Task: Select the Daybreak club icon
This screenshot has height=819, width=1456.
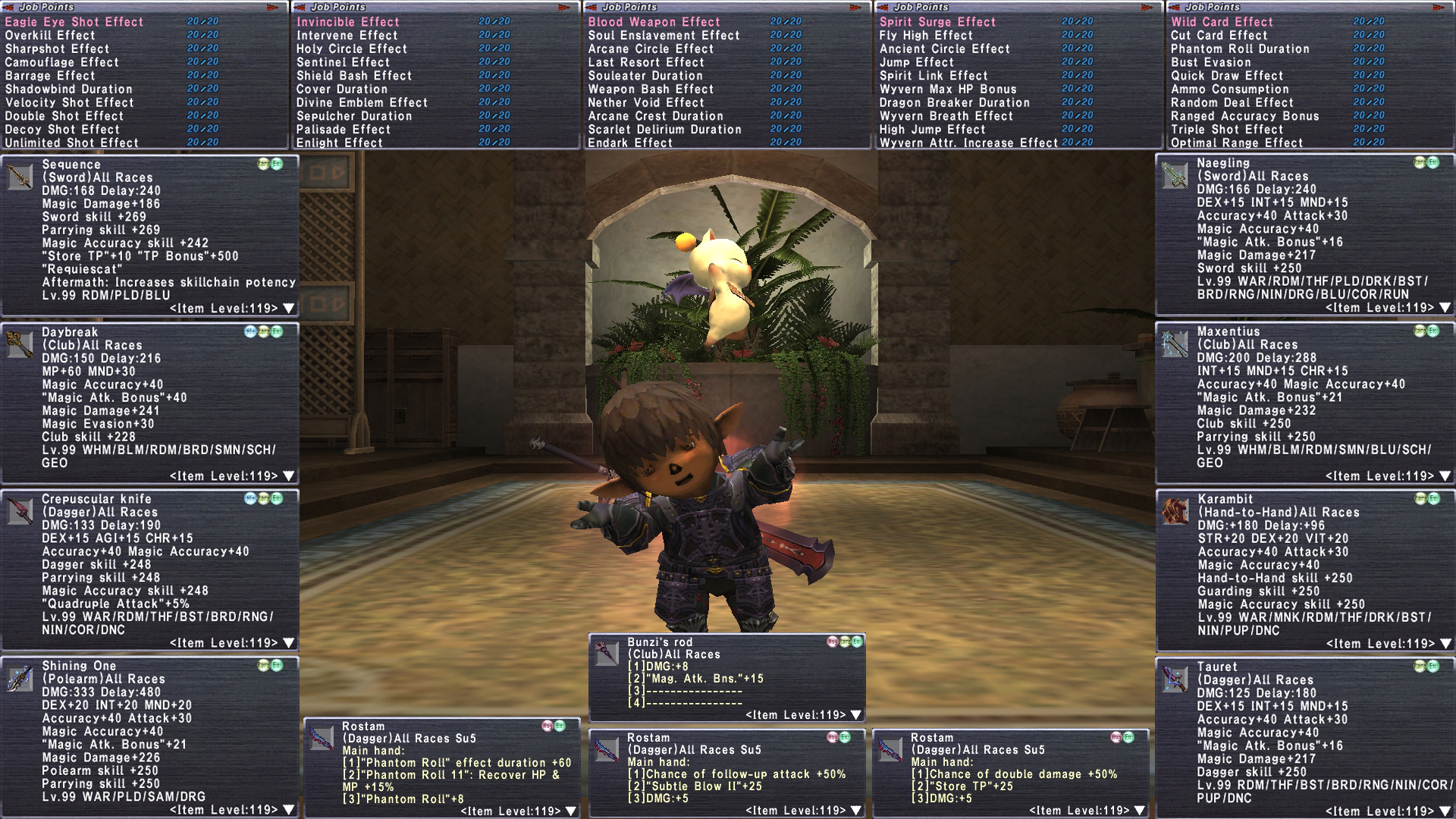Action: coord(20,344)
